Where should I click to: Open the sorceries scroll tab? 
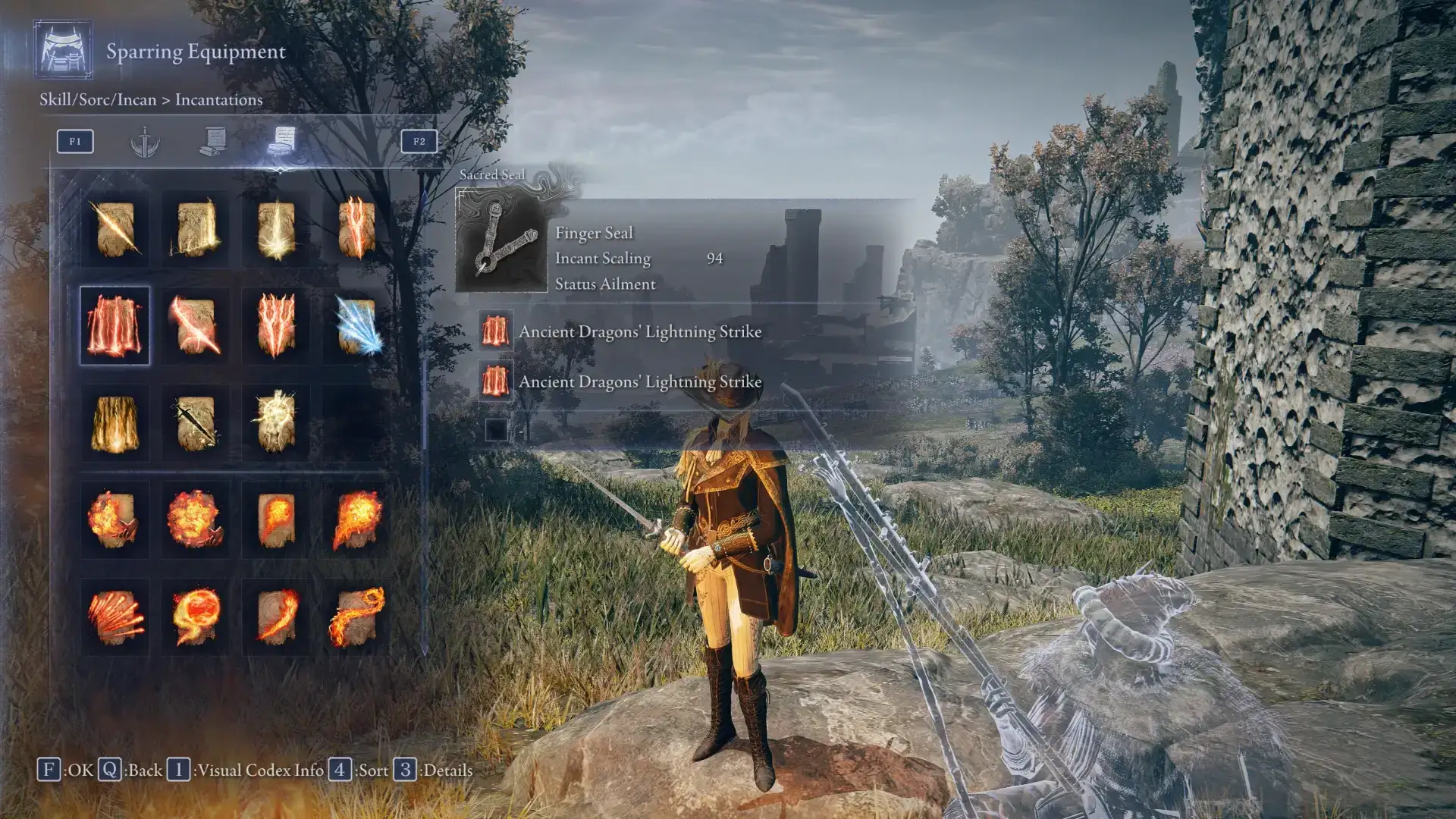(x=215, y=142)
